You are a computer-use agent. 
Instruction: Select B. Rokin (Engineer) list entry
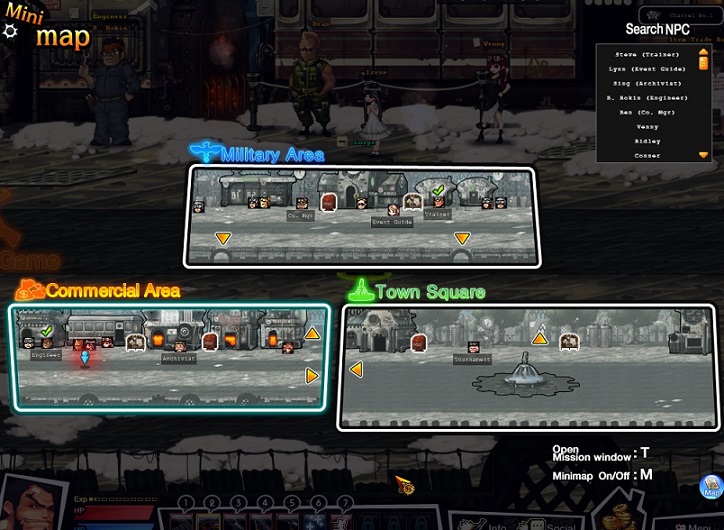(647, 97)
